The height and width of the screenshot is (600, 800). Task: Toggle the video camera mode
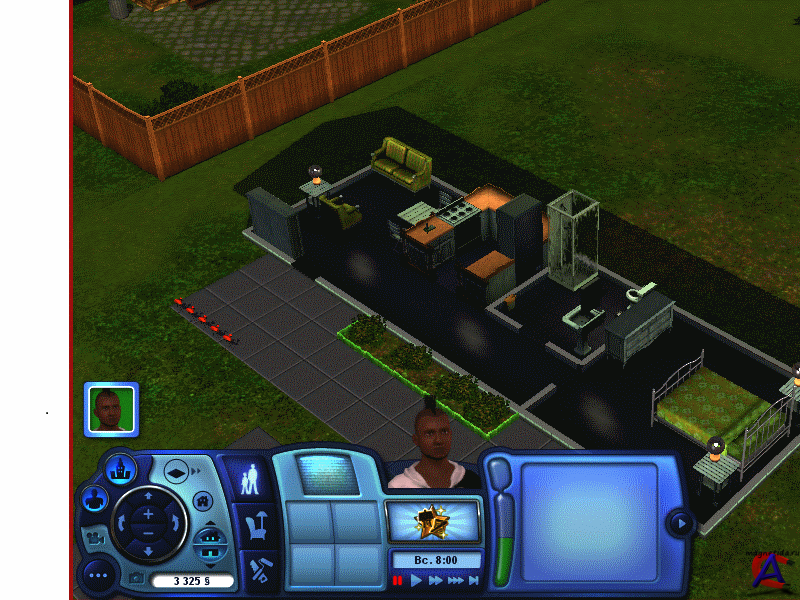(x=96, y=537)
